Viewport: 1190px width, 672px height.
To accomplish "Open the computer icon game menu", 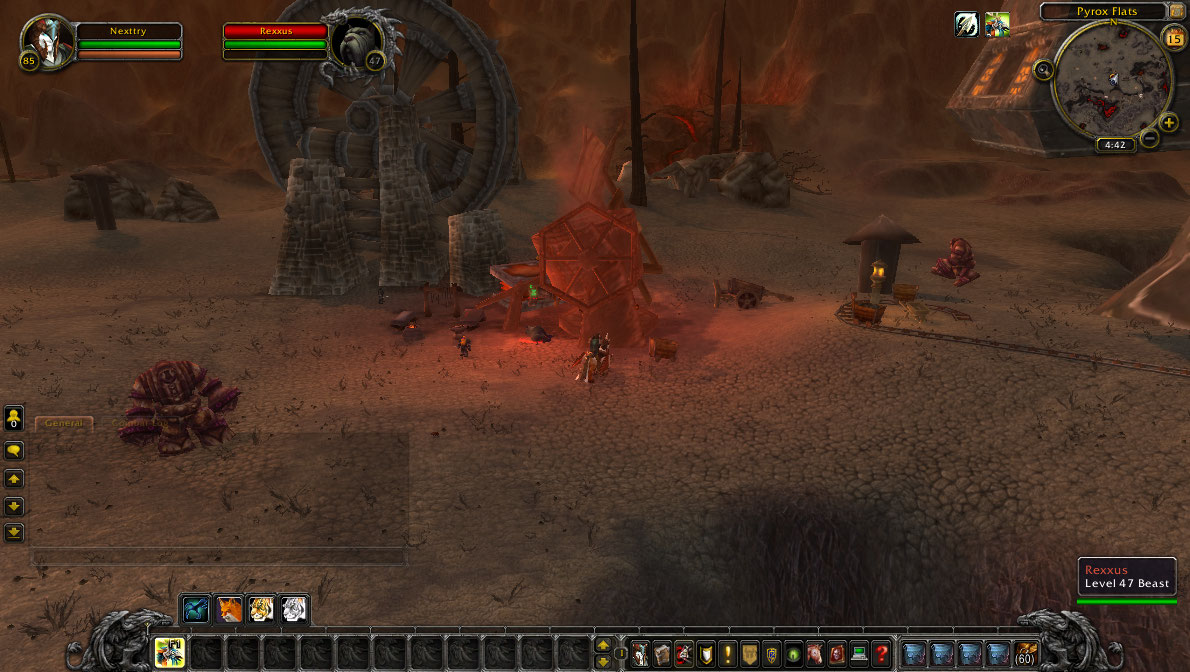I will click(859, 654).
